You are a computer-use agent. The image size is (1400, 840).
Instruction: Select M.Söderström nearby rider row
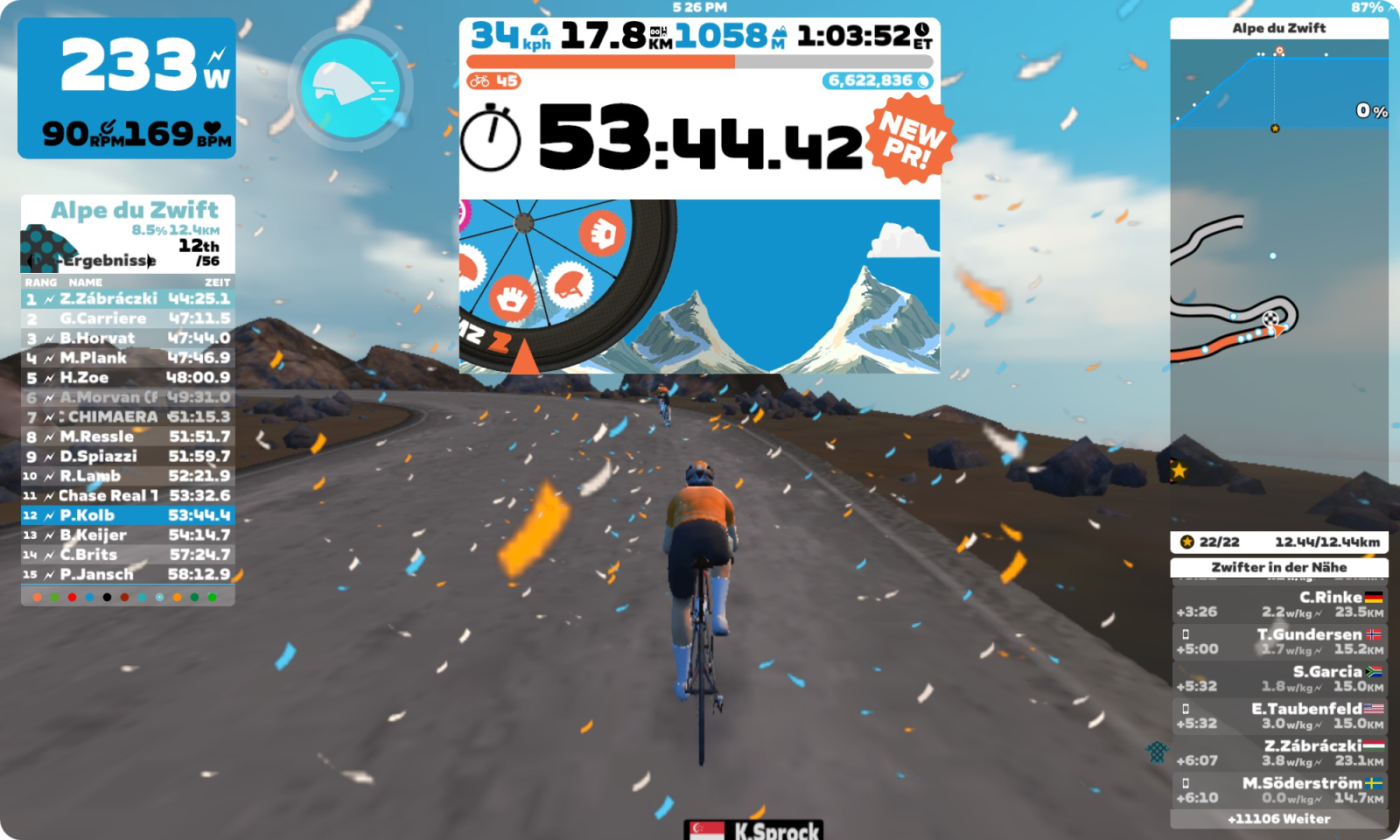[1278, 790]
